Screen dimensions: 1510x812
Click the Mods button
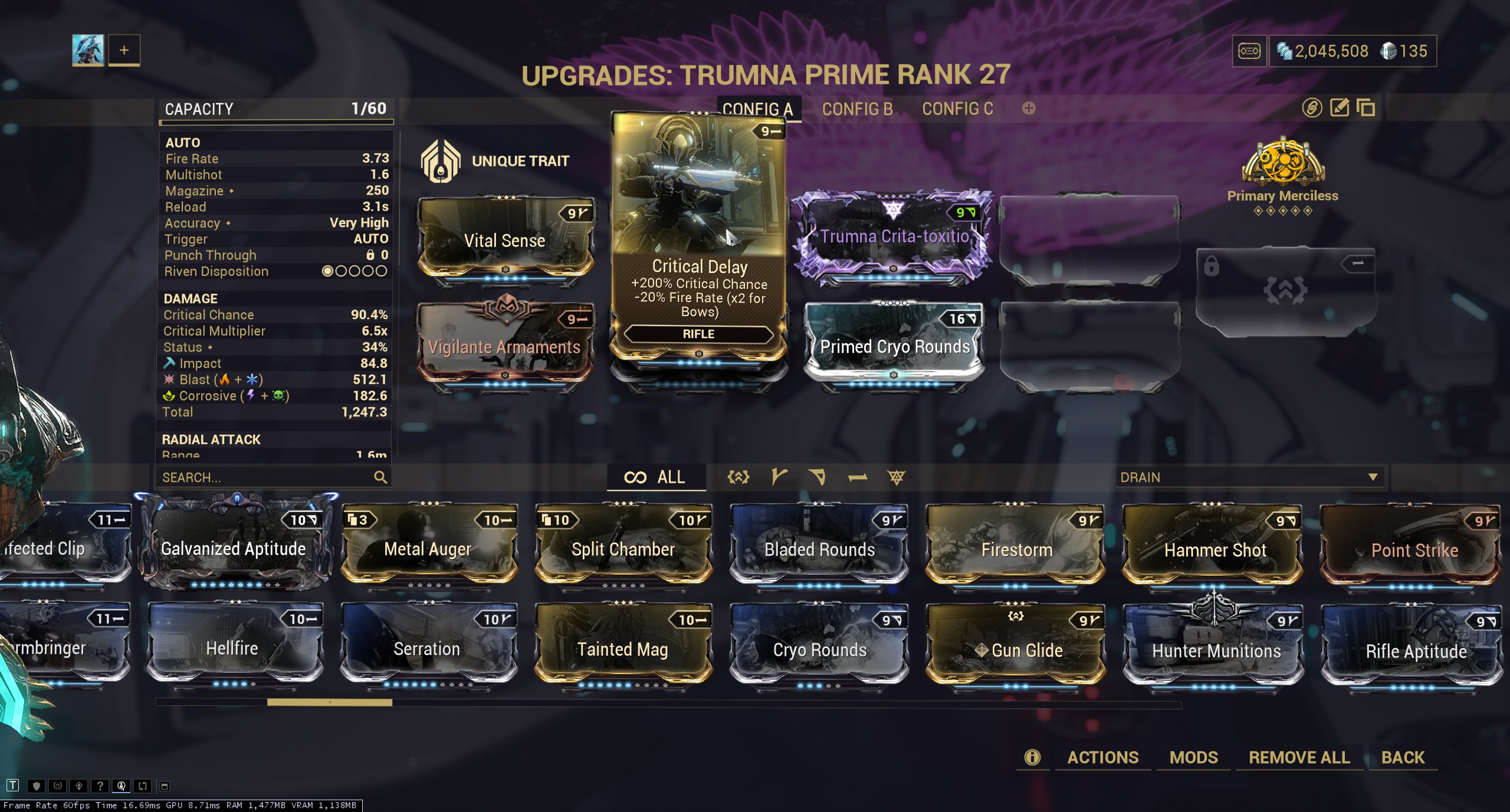pos(1193,757)
